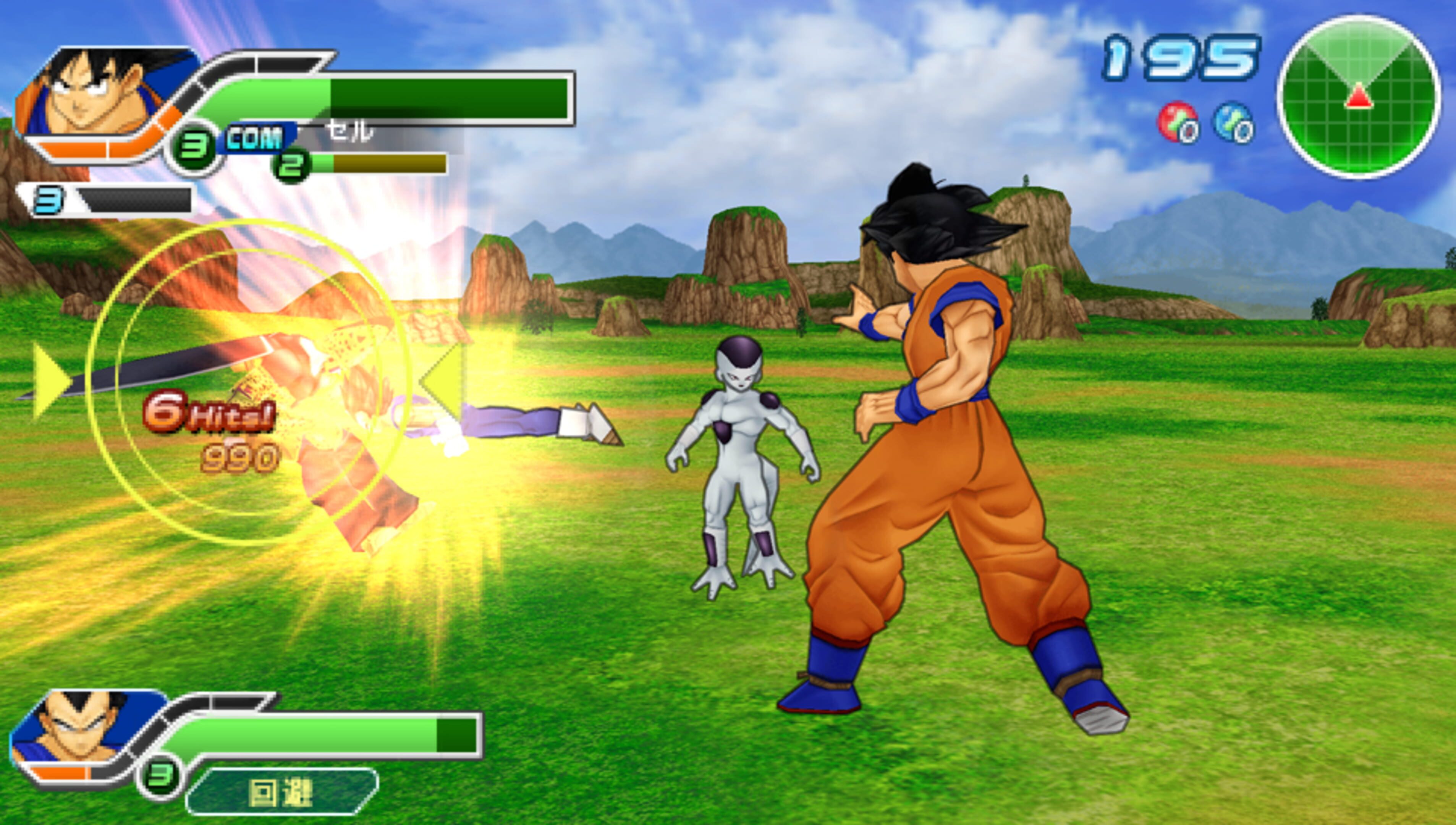This screenshot has height=825, width=1456.
Task: Toggle Cell's green level 2 badge
Action: (291, 167)
